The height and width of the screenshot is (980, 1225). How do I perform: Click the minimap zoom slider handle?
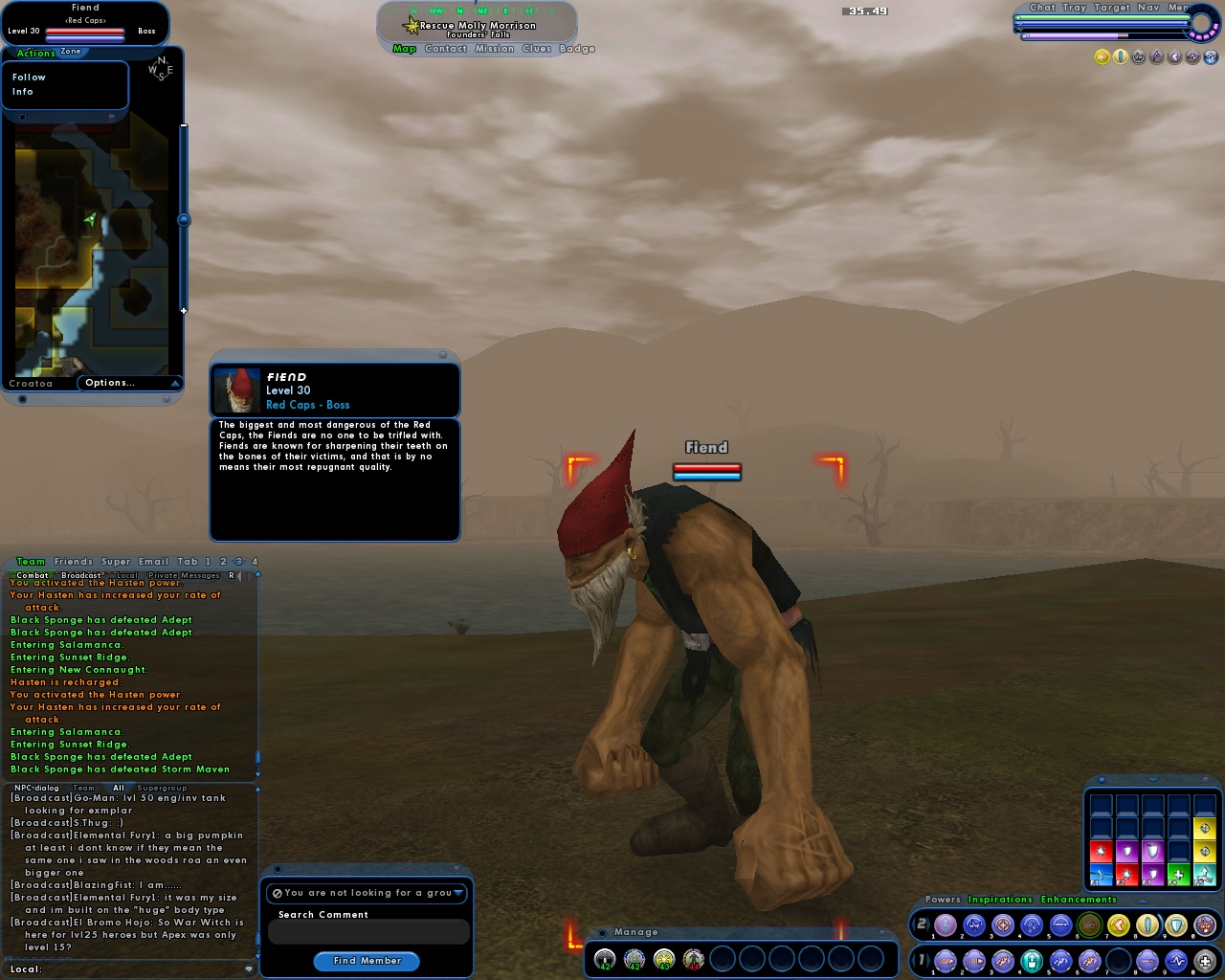click(x=184, y=219)
